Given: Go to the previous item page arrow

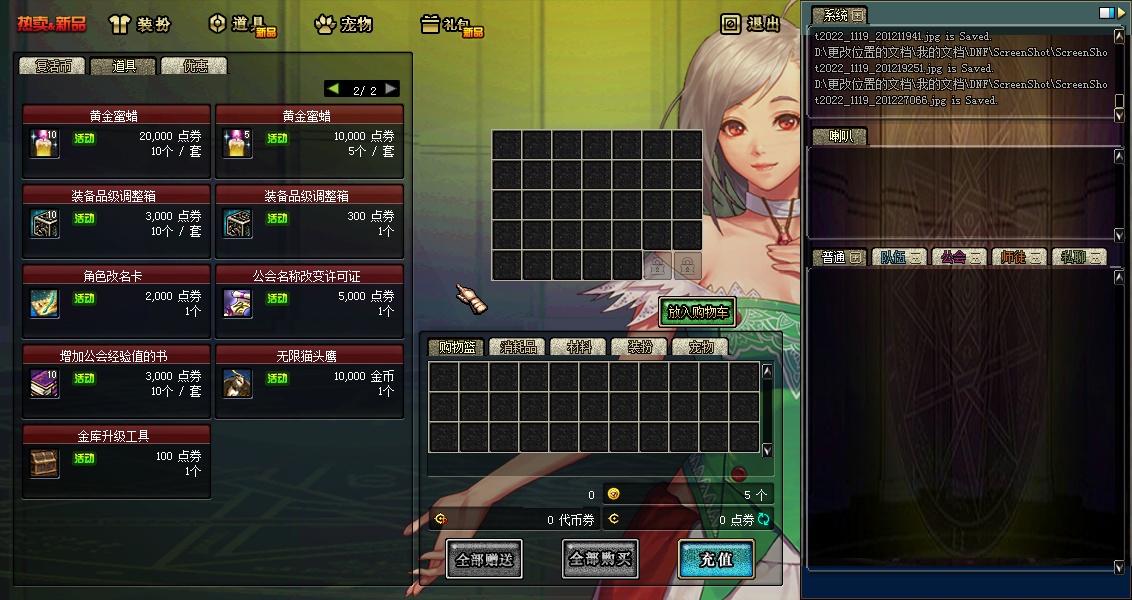Looking at the screenshot, I should click(x=333, y=89).
